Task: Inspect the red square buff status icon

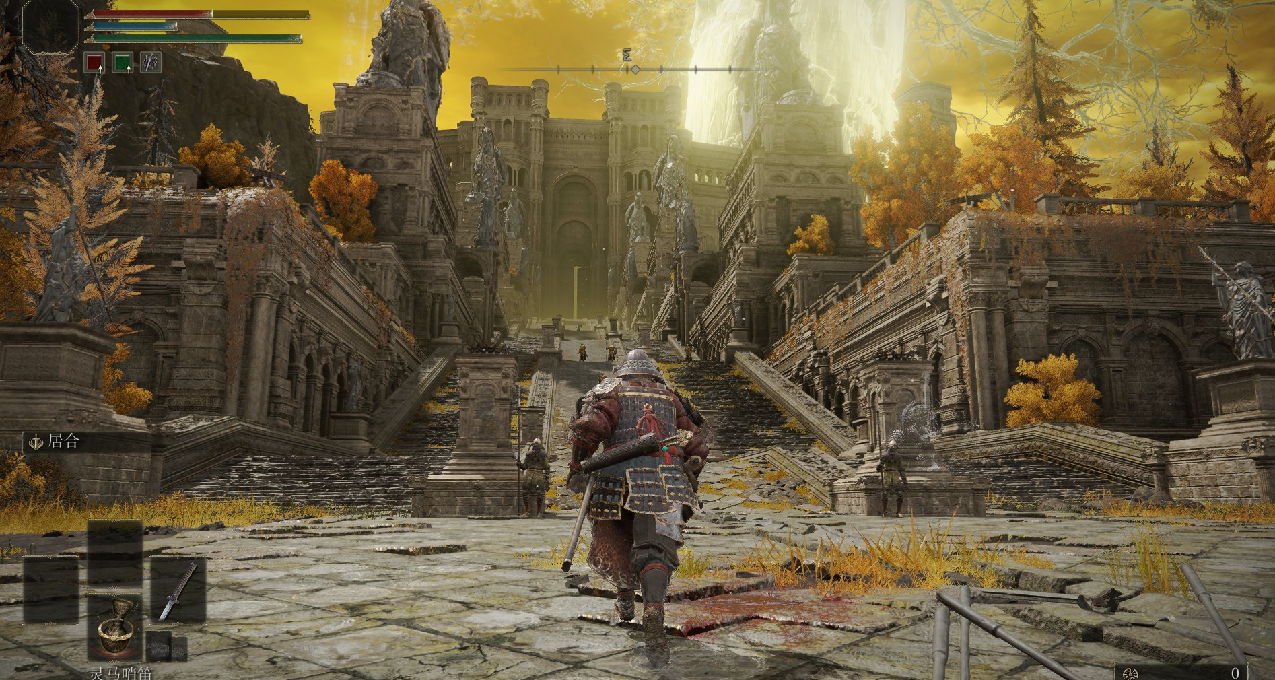Action: point(93,62)
